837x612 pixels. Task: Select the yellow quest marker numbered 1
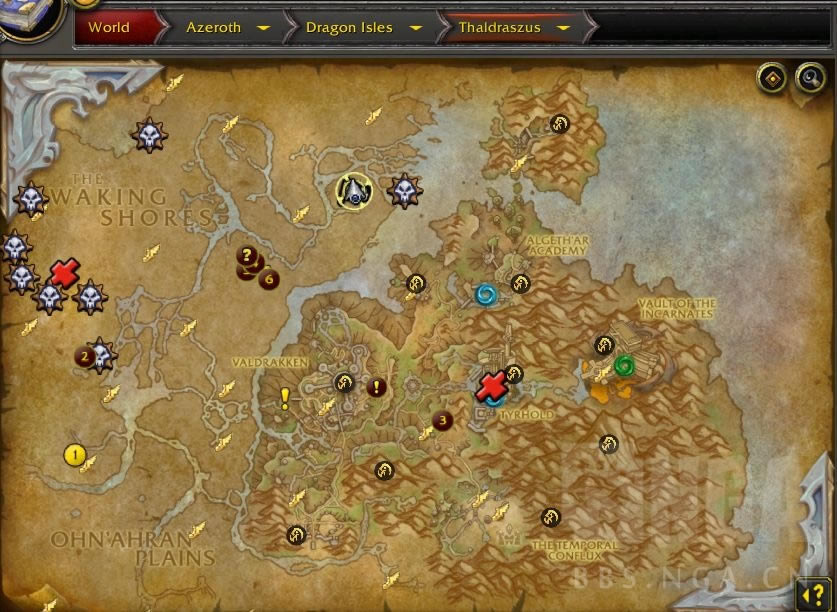click(x=73, y=455)
